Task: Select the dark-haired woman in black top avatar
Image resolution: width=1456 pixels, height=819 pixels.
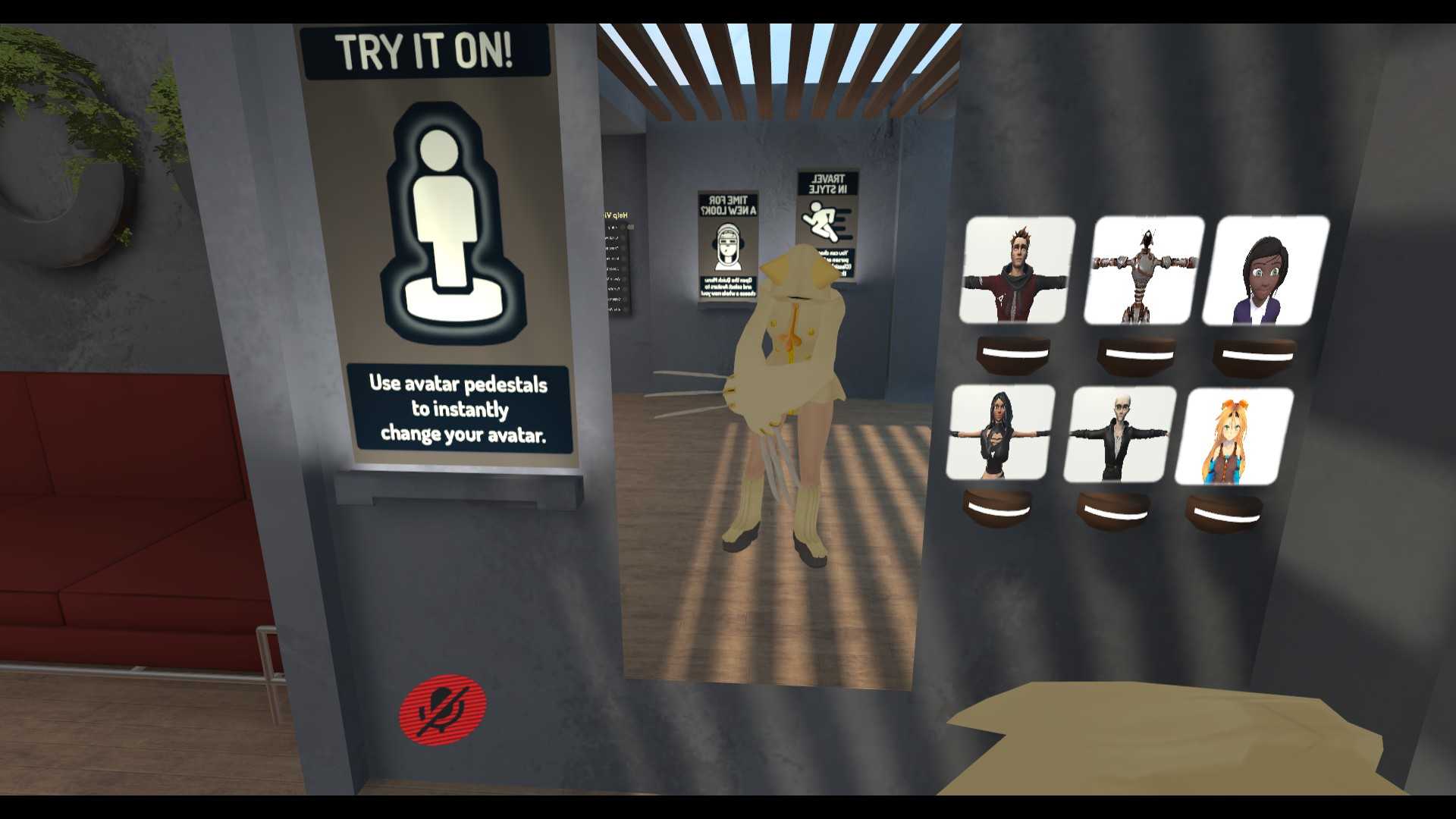Action: coord(1001,431)
